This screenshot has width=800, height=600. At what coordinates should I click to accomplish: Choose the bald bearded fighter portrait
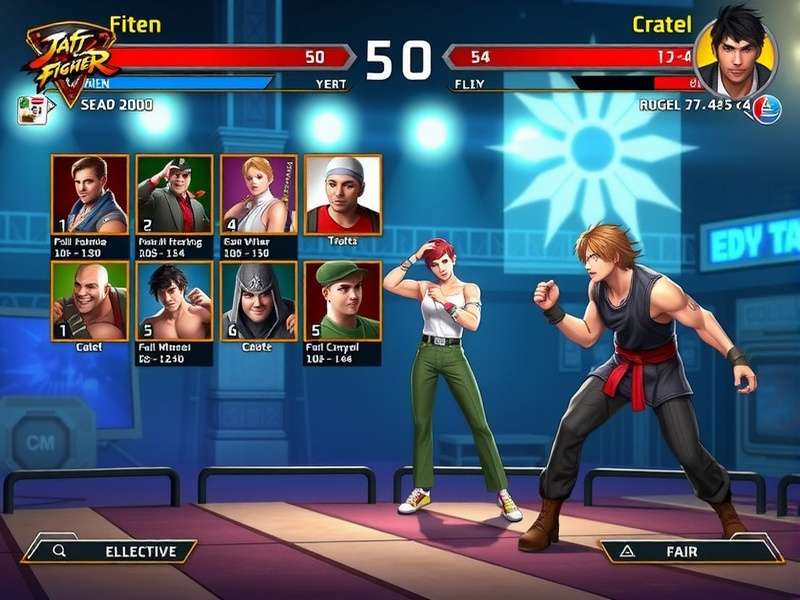90,301
